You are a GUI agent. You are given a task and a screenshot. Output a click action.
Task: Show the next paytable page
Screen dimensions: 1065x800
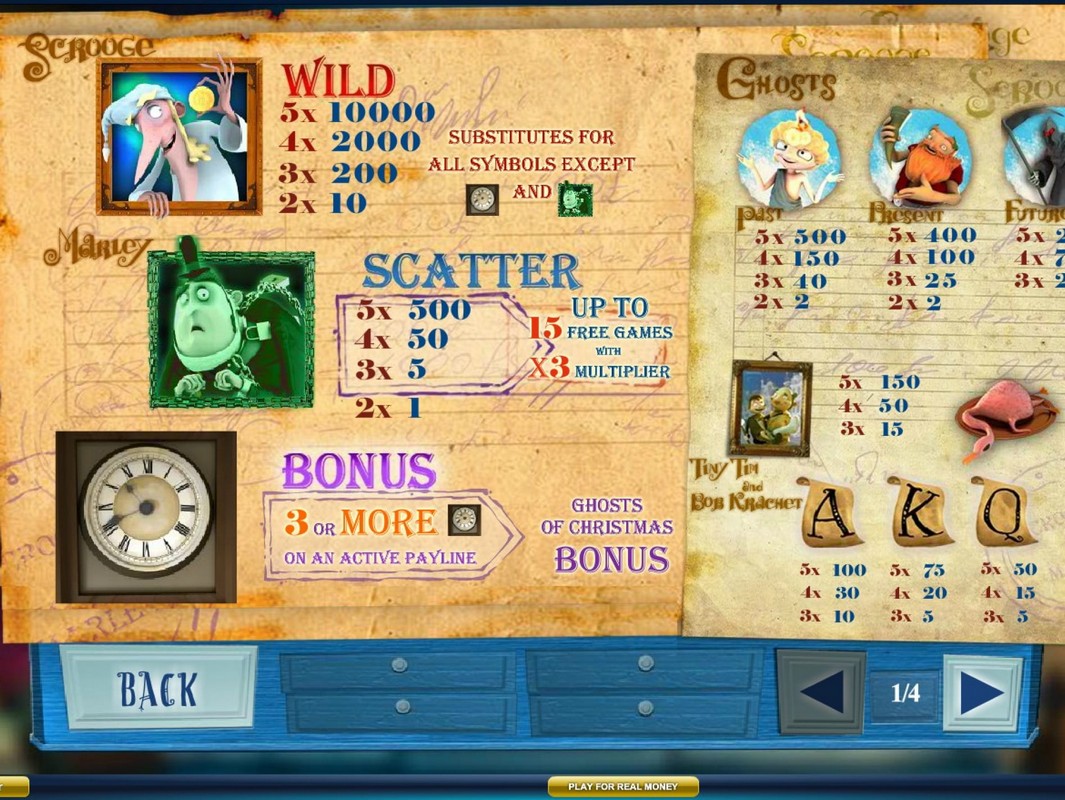tap(981, 692)
